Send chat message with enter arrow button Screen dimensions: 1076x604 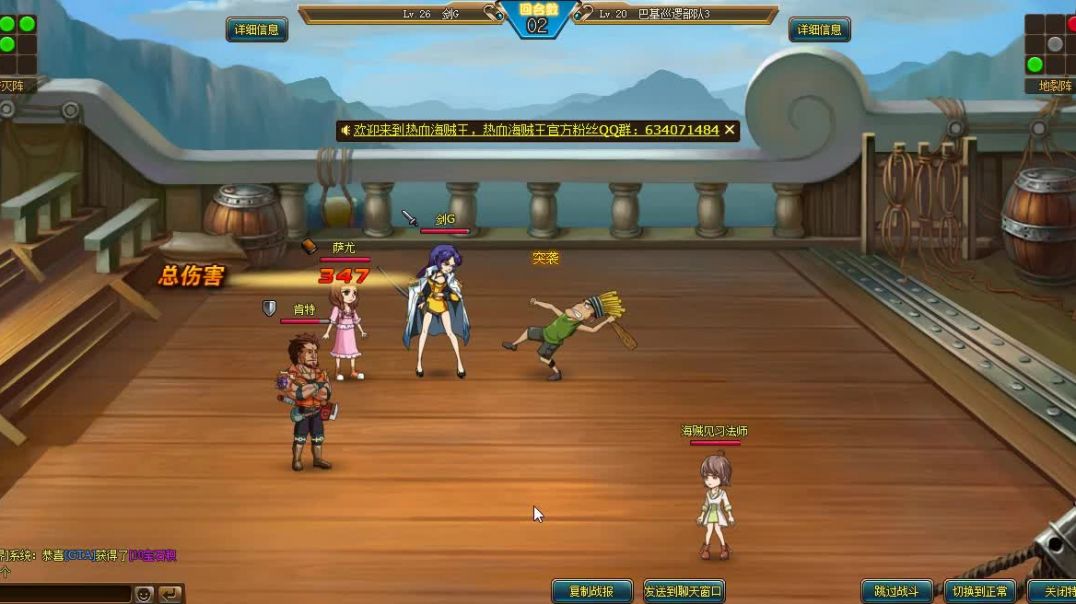coord(170,594)
